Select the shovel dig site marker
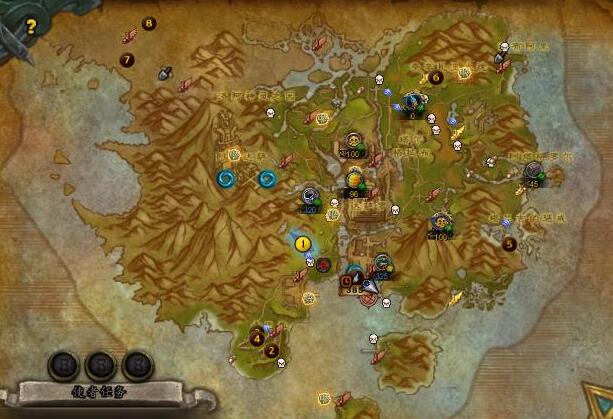This screenshot has height=419, width=613. point(165,72)
